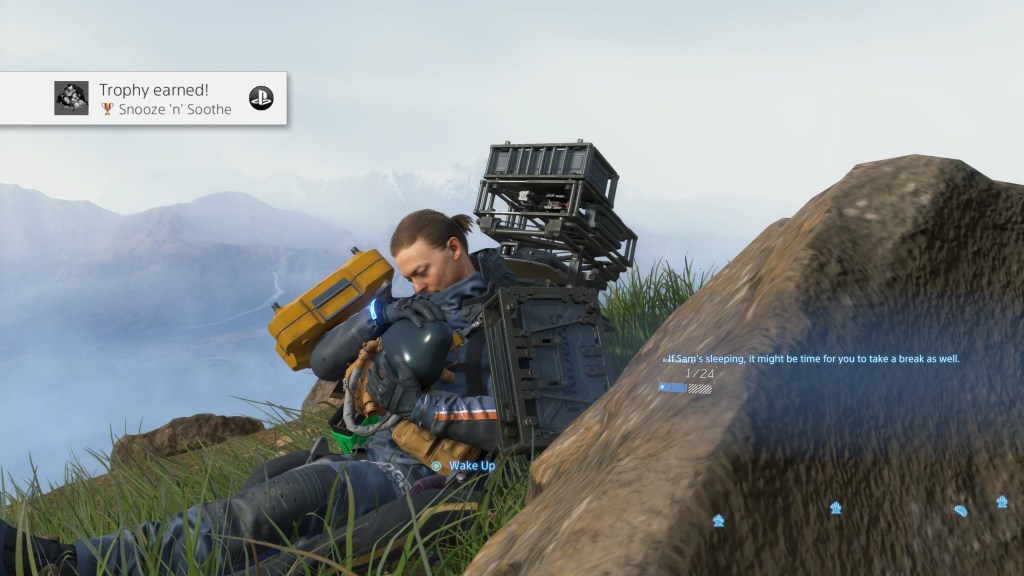Select the bean-shaped blue marker icon
Screen dimensions: 1024x576
[961, 511]
